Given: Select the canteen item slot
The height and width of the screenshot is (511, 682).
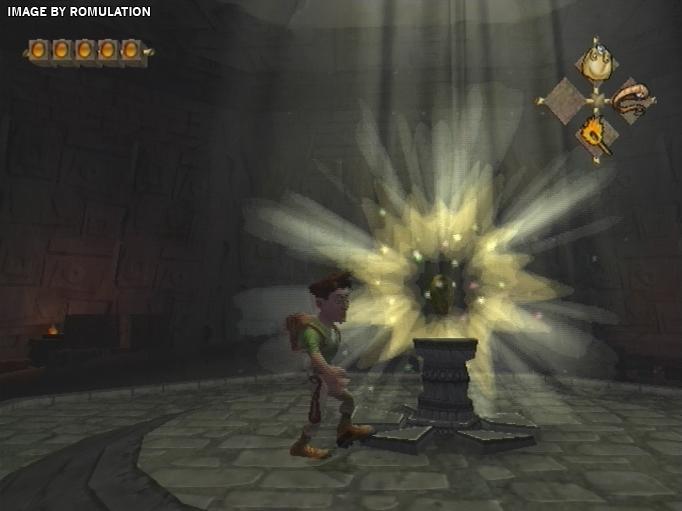Looking at the screenshot, I should (x=597, y=65).
